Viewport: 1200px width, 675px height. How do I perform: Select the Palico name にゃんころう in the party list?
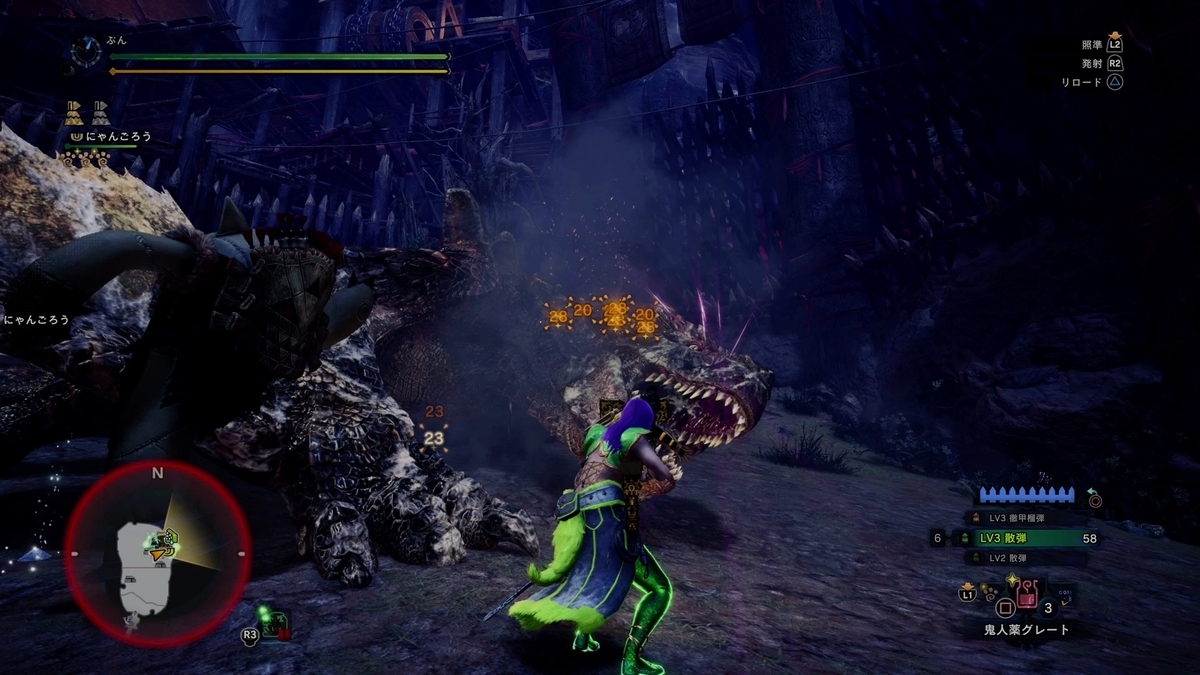117,136
